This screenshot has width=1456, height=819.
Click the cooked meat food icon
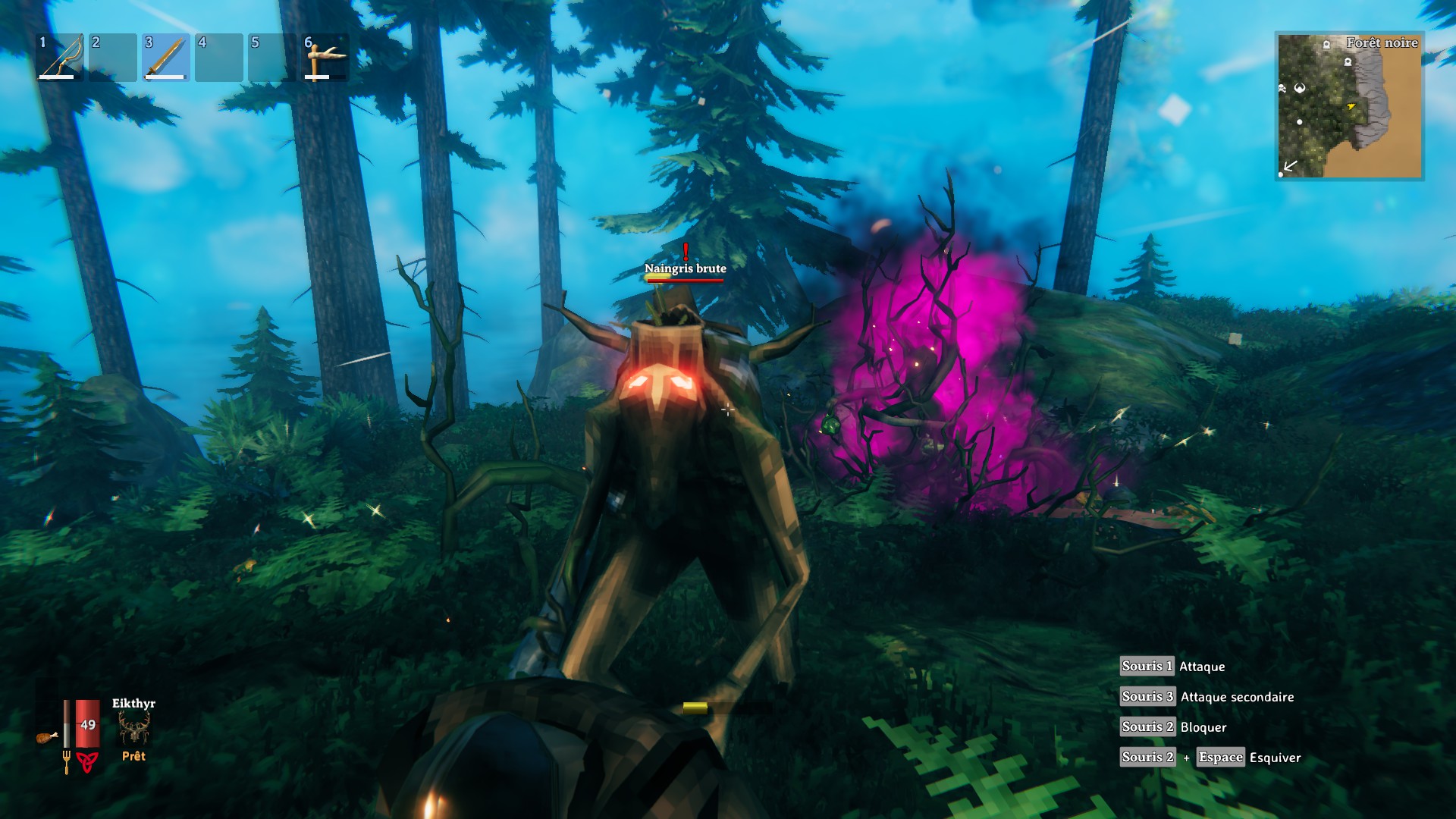pyautogui.click(x=47, y=736)
